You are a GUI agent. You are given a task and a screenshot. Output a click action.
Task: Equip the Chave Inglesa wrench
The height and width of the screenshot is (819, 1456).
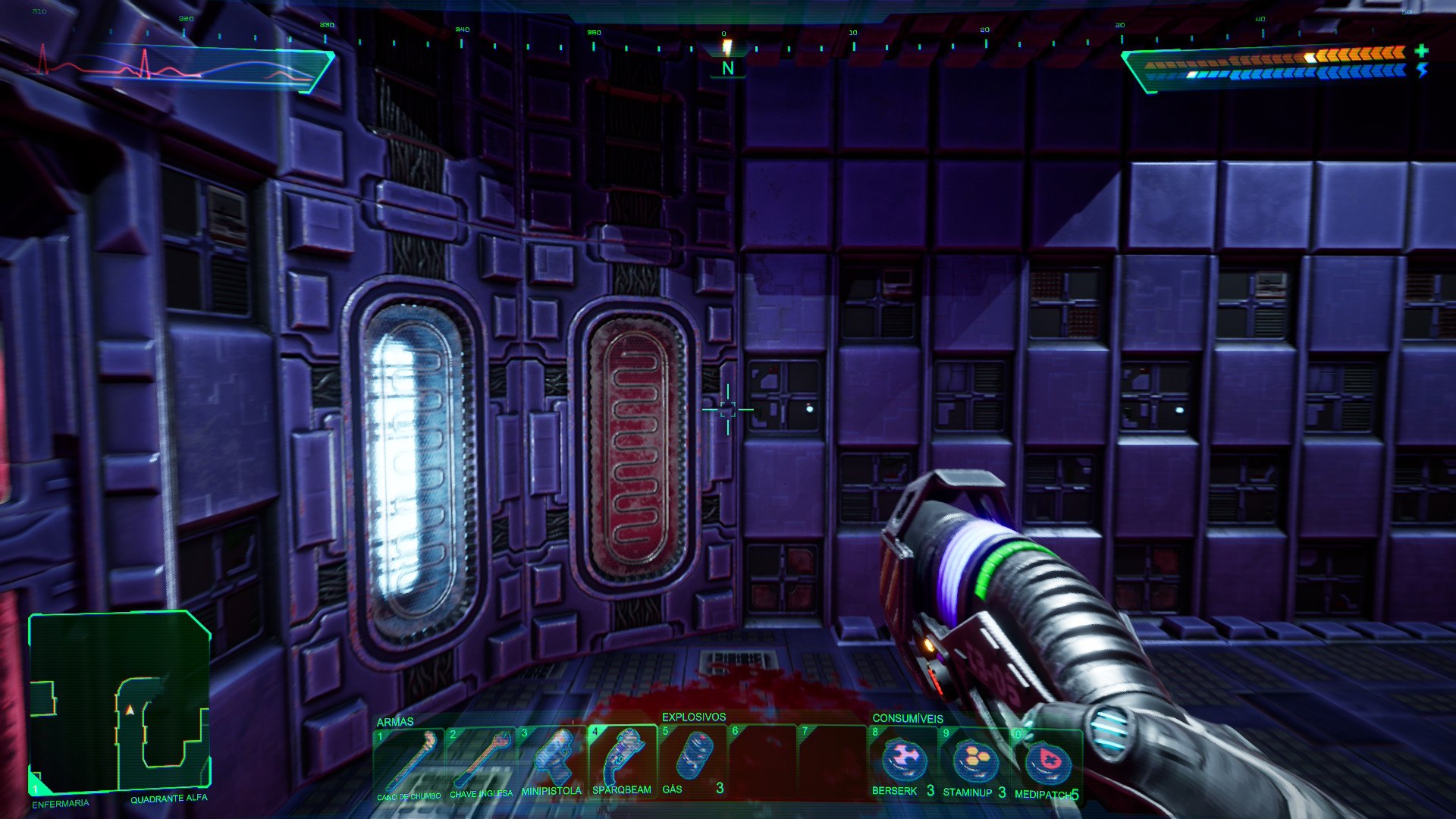coord(481,762)
